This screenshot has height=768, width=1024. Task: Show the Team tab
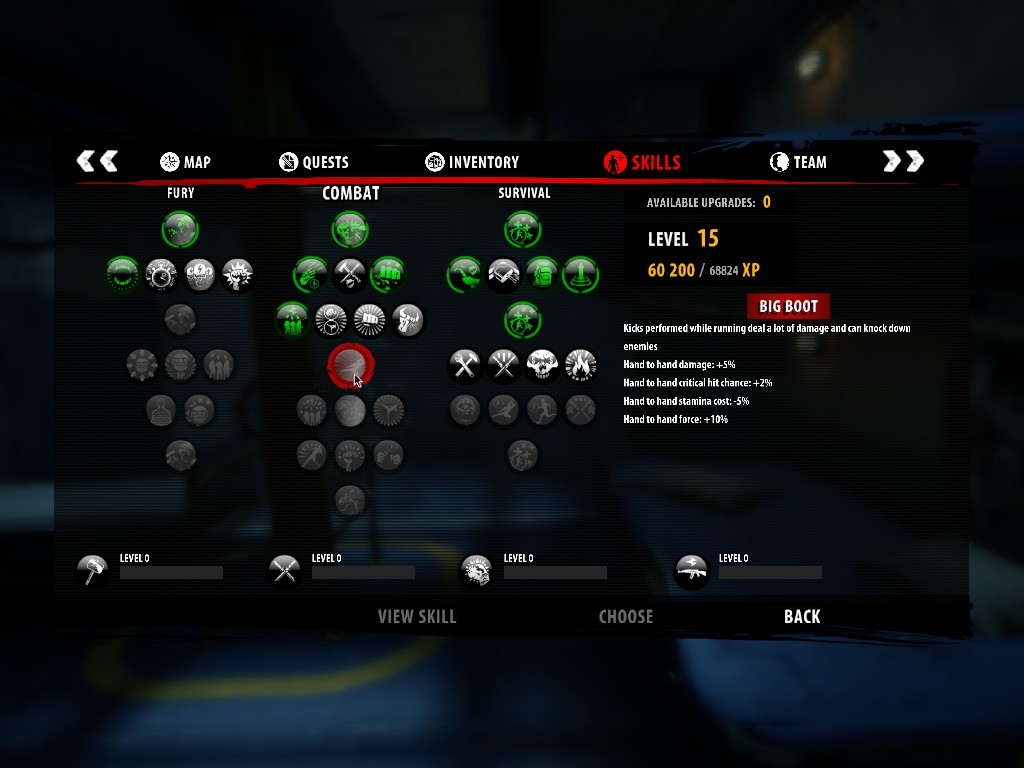pos(798,162)
